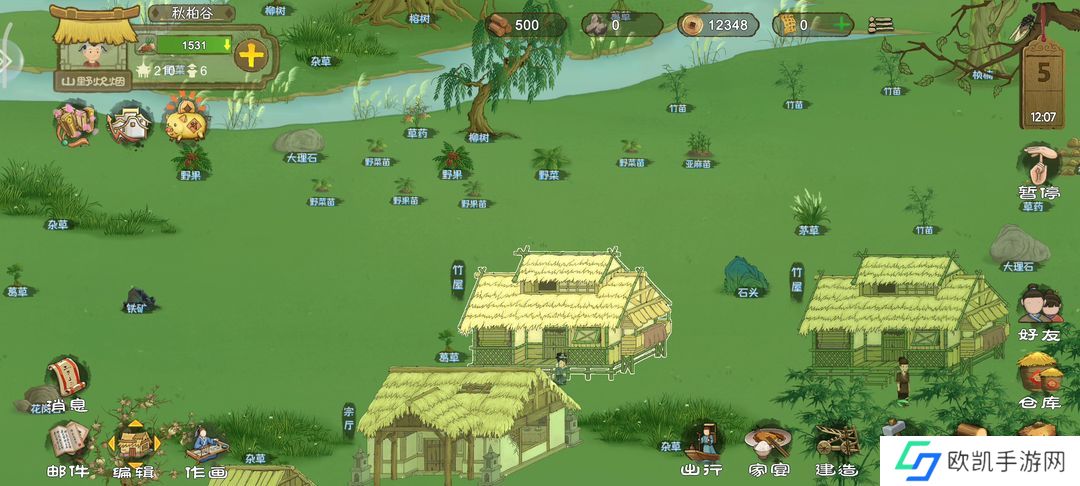Tap the yellow plus button beside food
Image resolution: width=1080 pixels, height=486 pixels.
tap(250, 55)
